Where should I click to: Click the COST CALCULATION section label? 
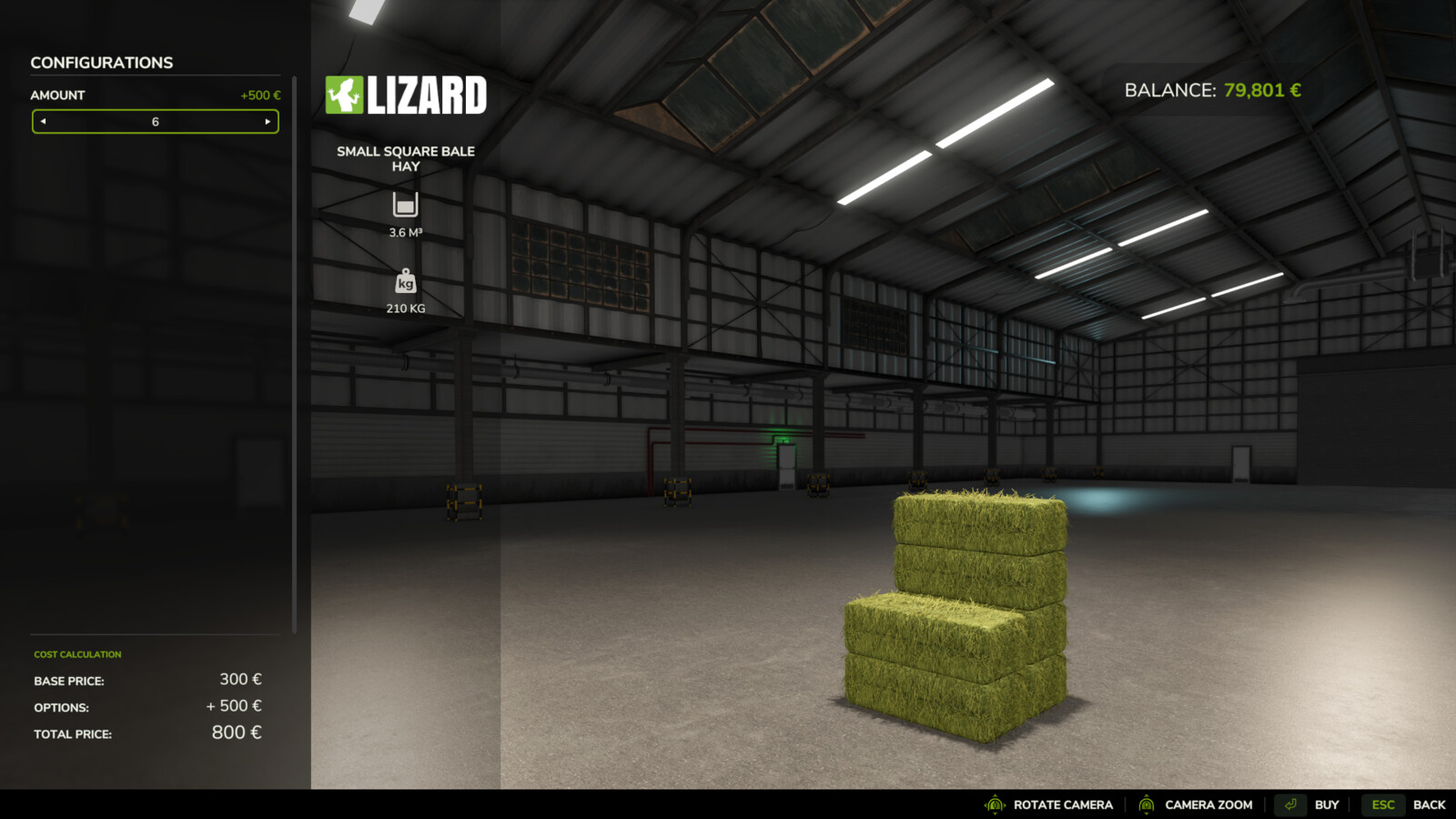[77, 653]
